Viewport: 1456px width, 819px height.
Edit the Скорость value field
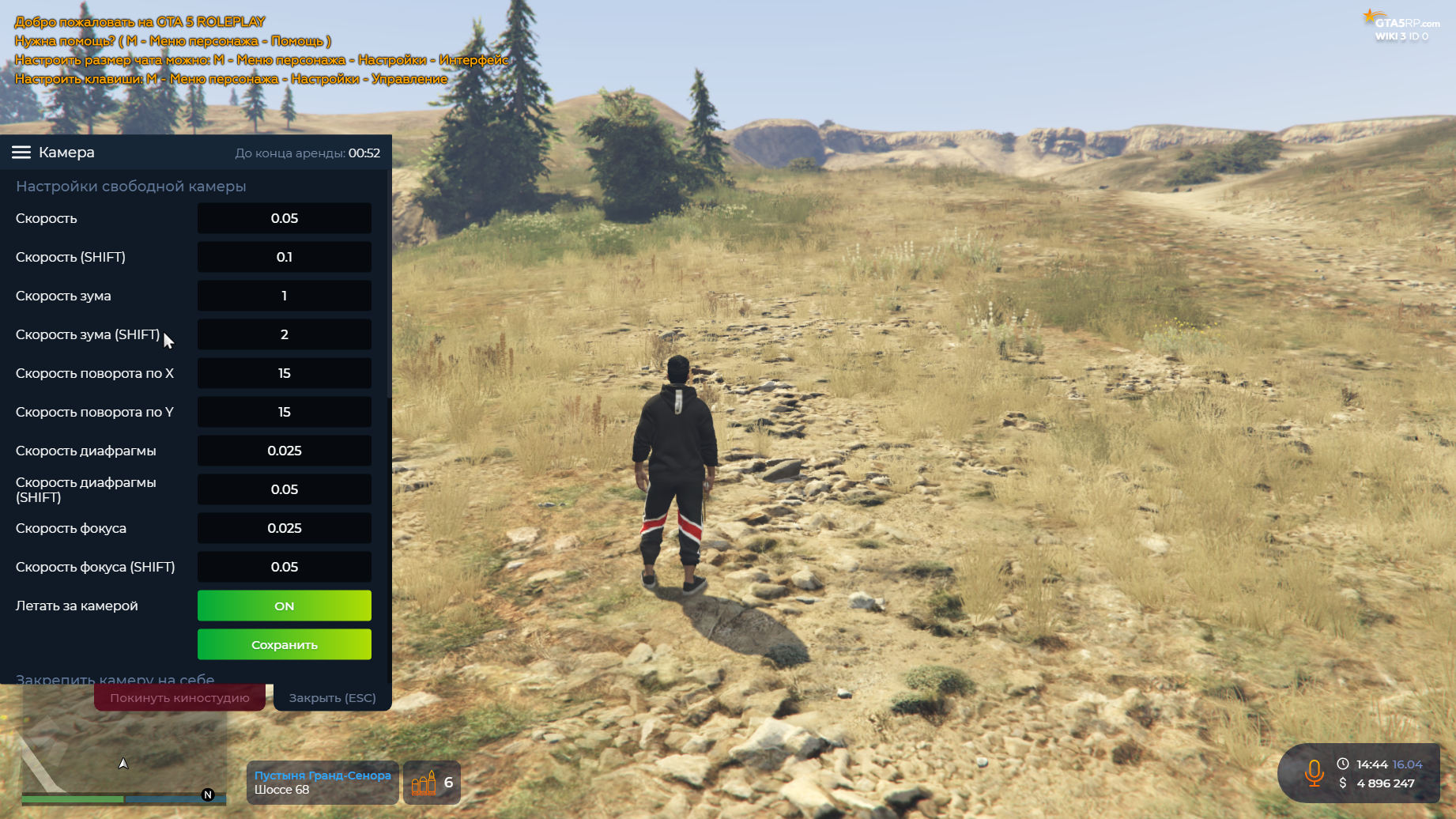284,218
